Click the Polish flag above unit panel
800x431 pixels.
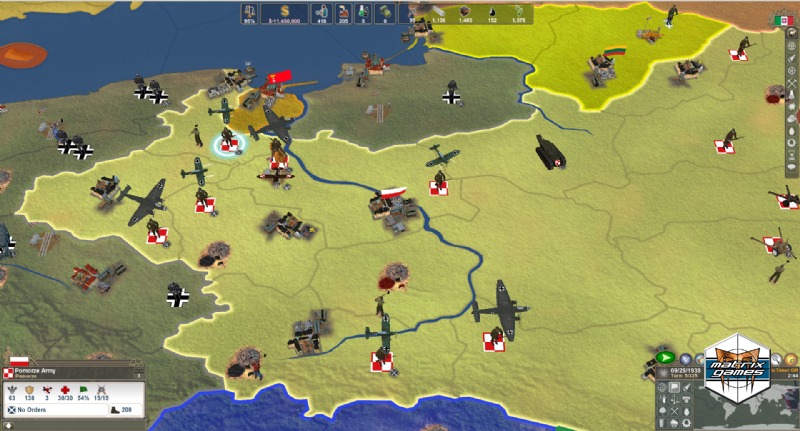(x=18, y=359)
